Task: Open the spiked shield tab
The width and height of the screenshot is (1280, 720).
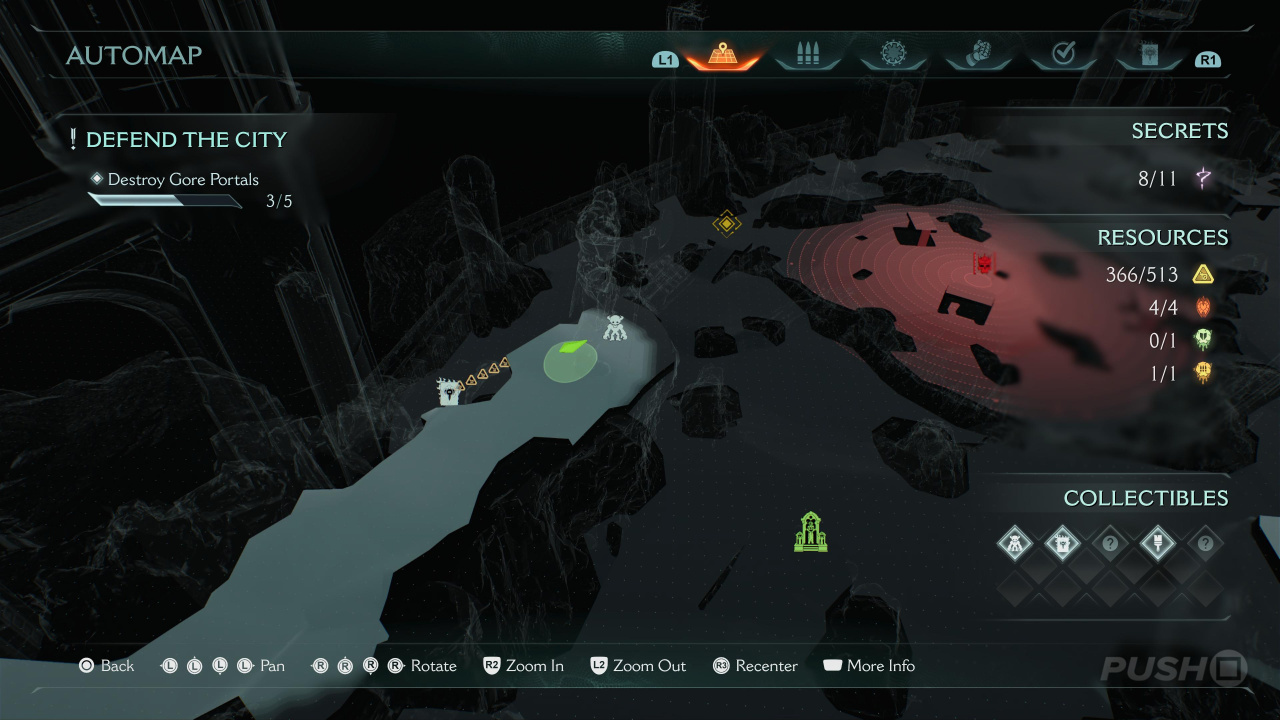Action: point(892,55)
